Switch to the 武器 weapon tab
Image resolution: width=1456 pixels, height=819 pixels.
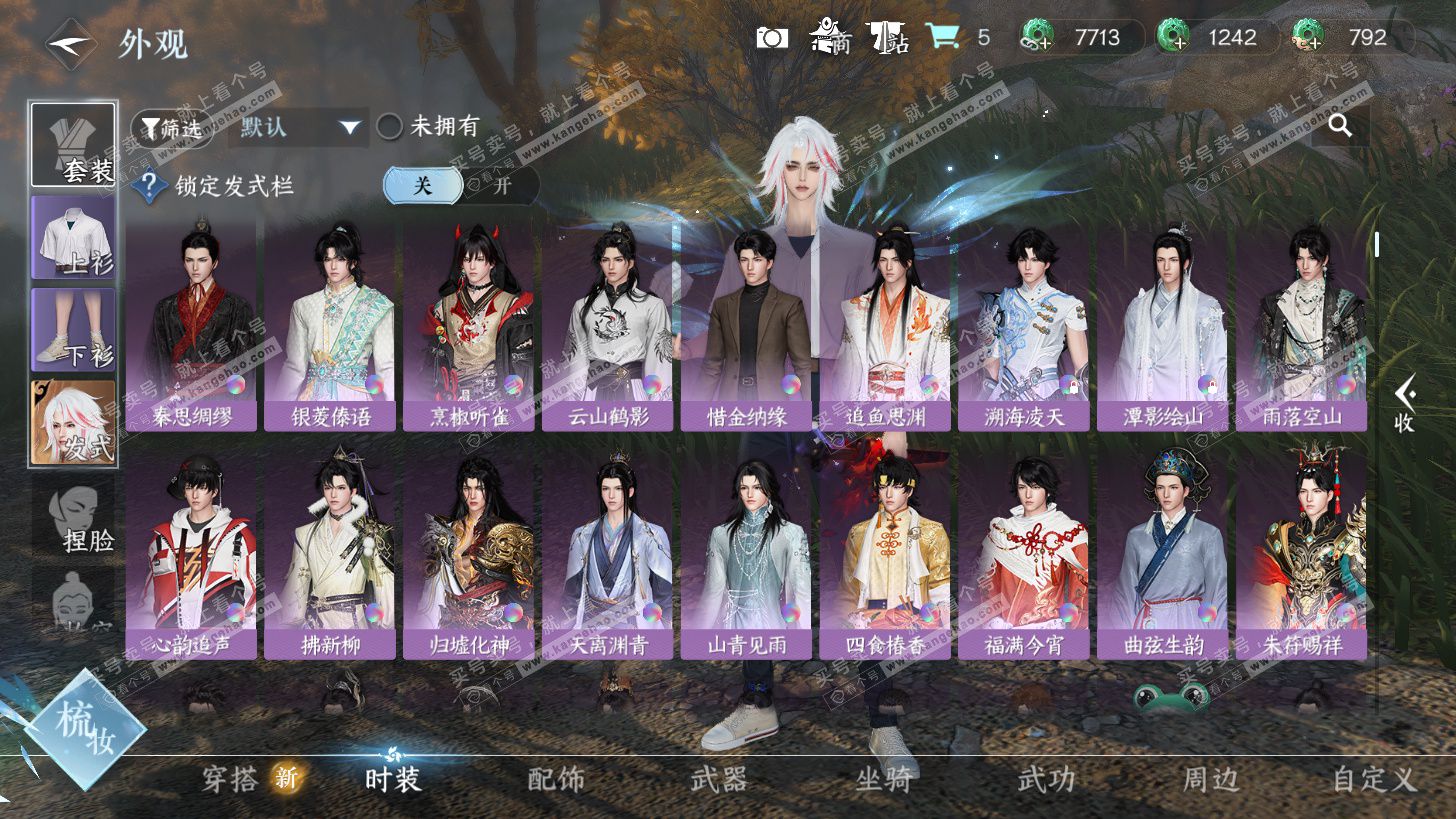(x=719, y=779)
